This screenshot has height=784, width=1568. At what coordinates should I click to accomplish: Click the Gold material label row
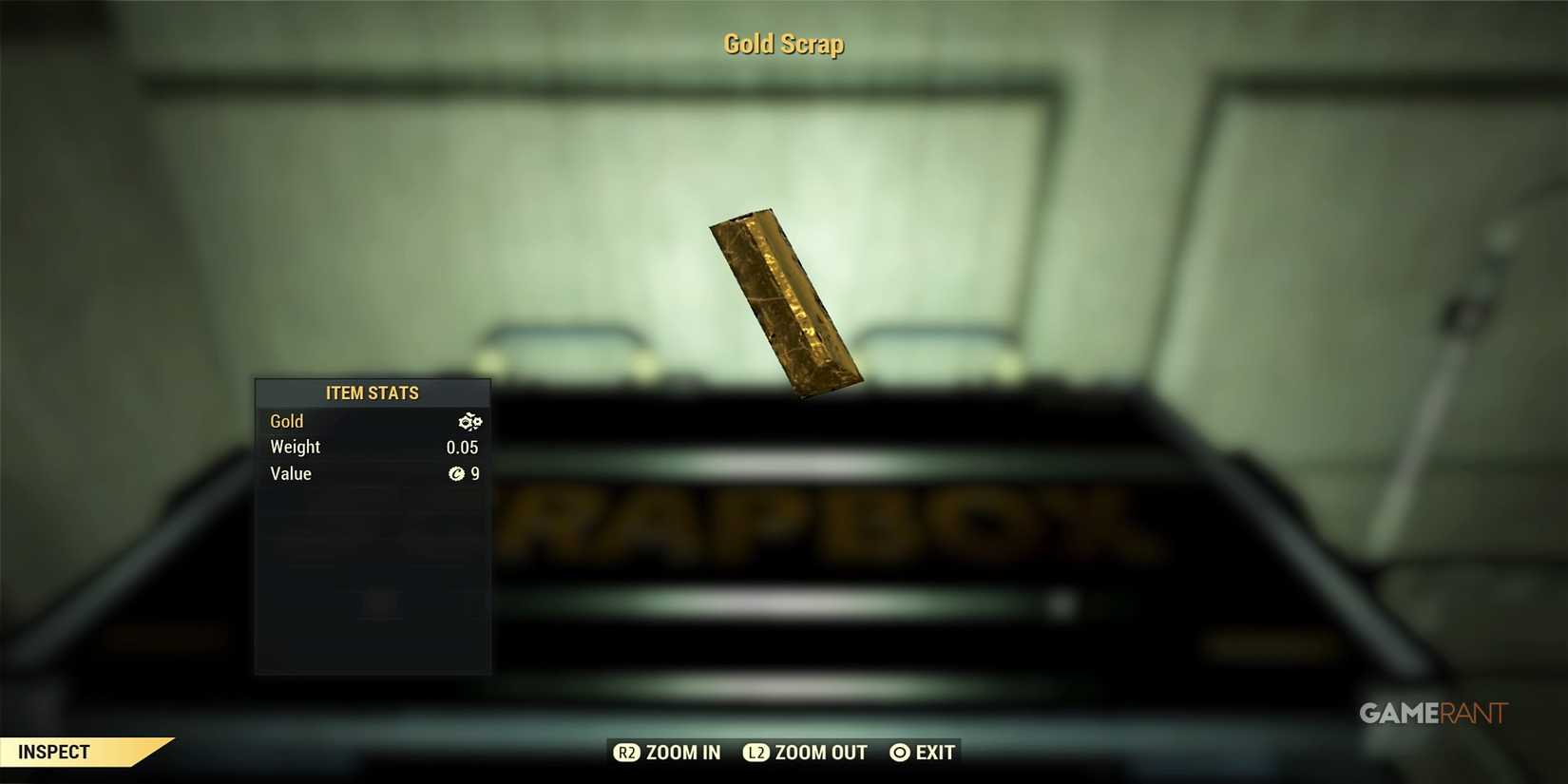(x=286, y=421)
